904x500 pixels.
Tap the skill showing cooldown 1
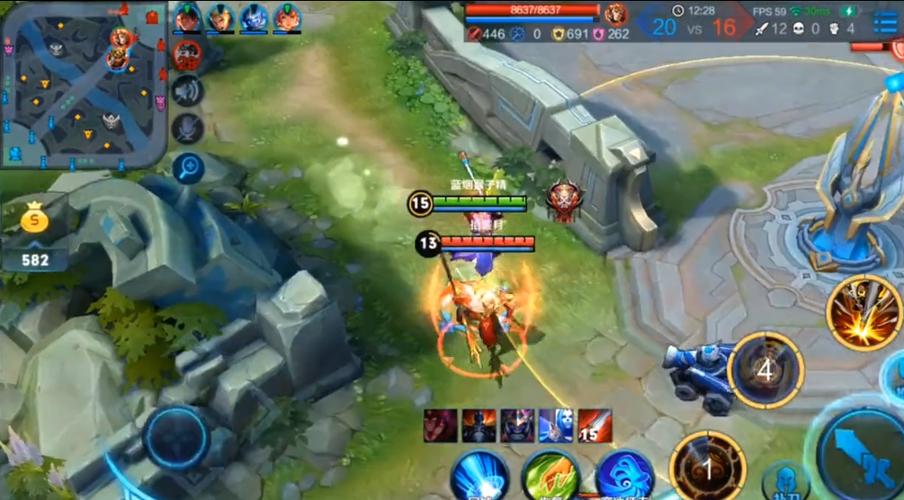708,467
